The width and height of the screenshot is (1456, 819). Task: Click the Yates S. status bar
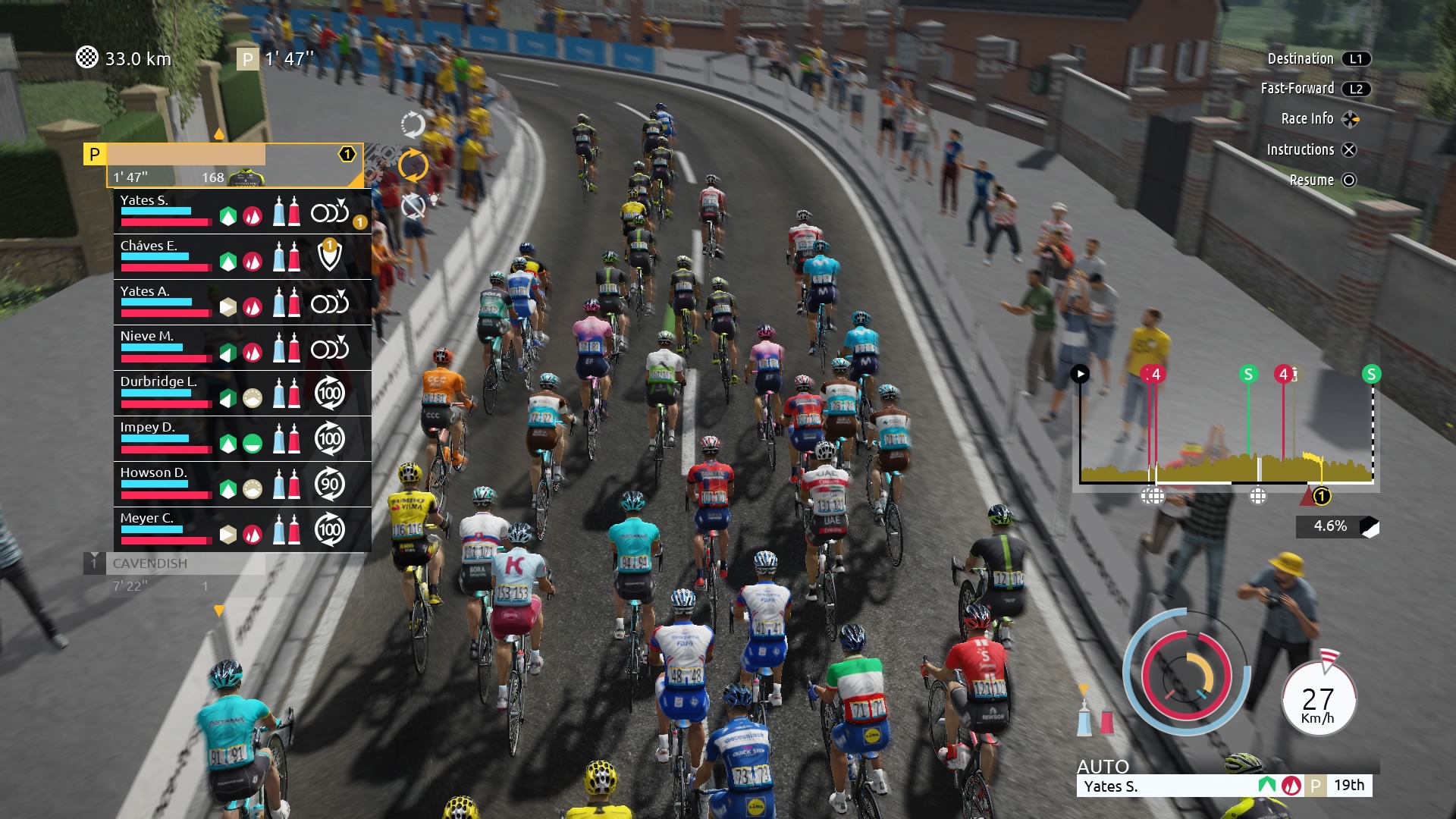(1224, 786)
